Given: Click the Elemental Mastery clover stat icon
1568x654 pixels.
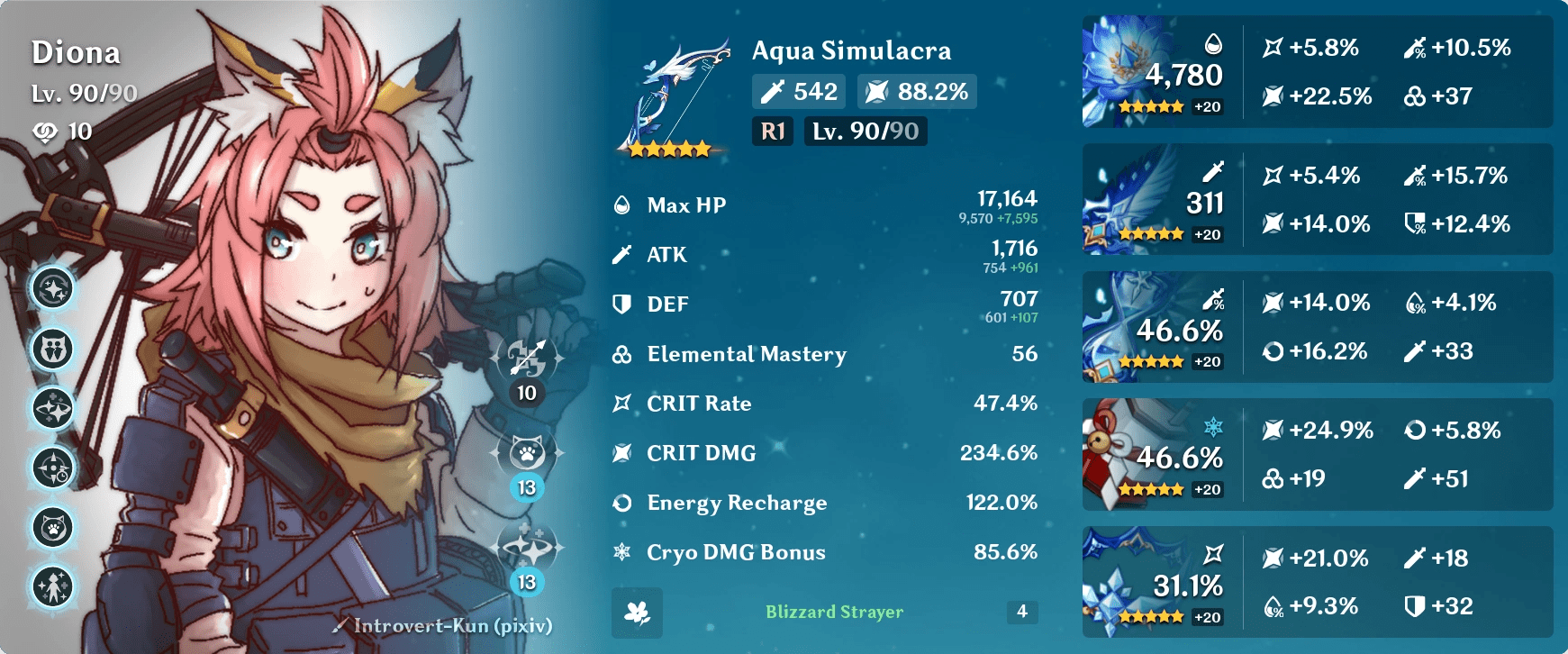Looking at the screenshot, I should point(621,354).
